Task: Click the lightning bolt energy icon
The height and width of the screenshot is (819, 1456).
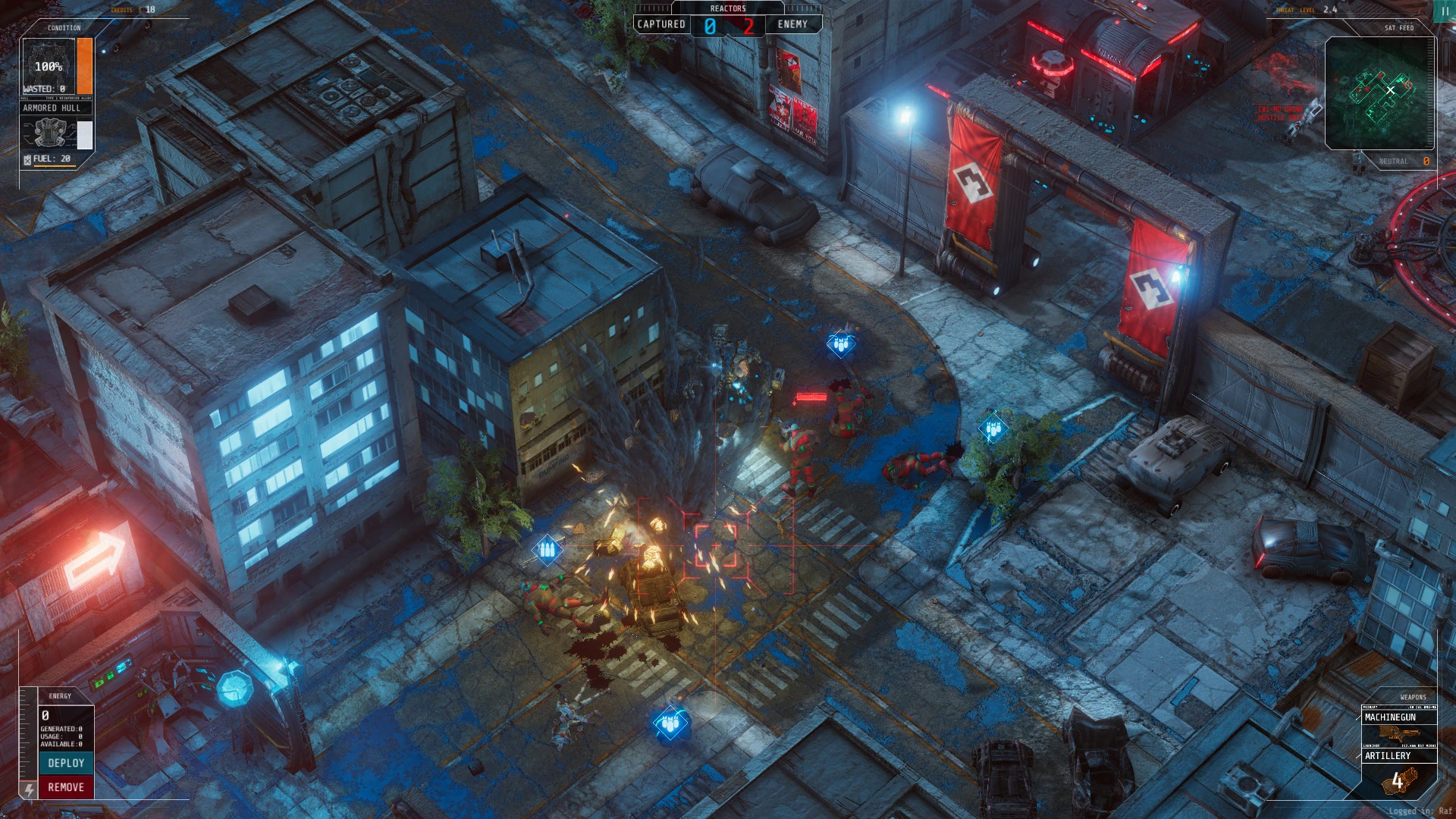Action: (x=29, y=789)
